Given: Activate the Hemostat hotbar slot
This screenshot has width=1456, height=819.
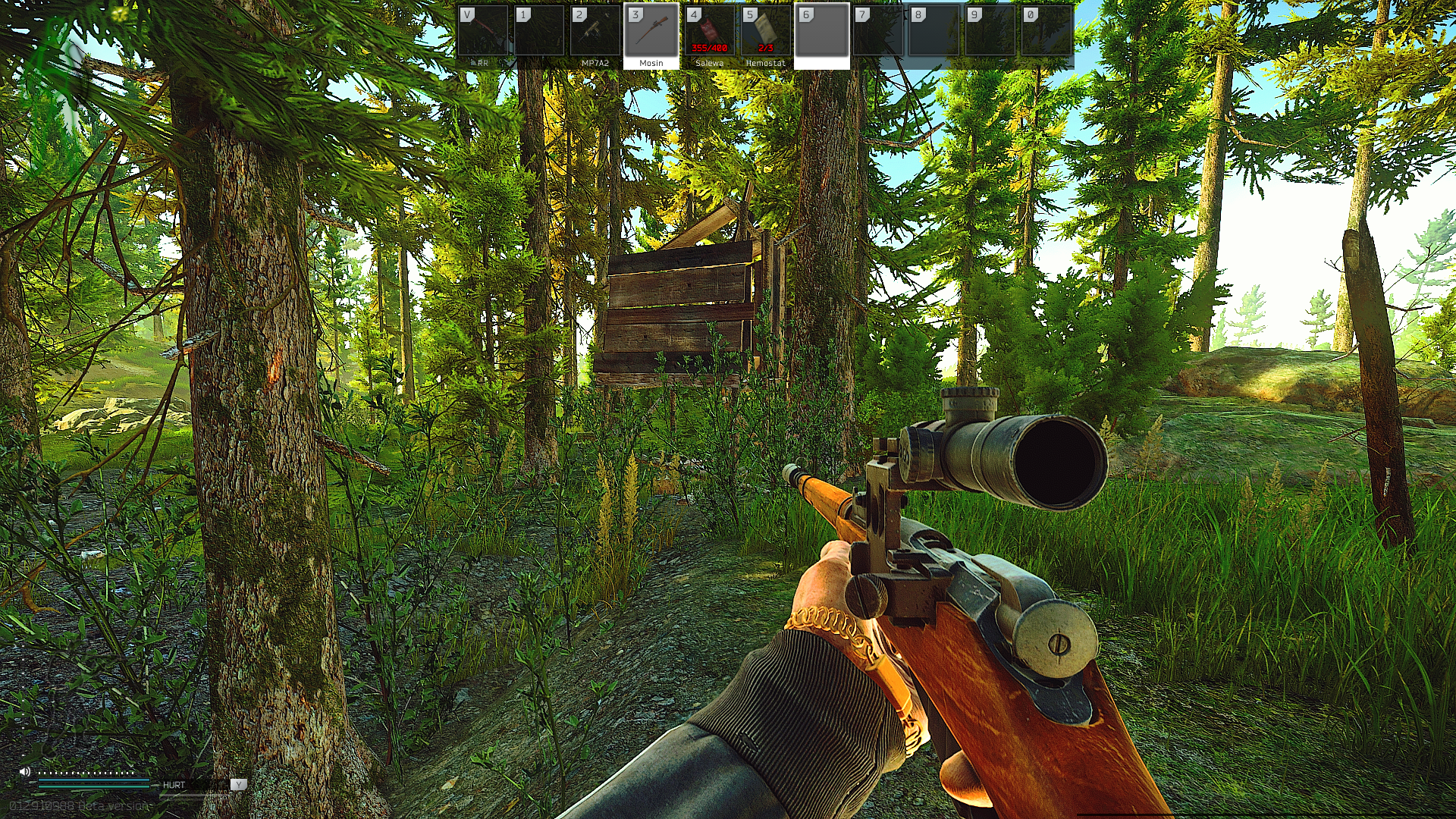Looking at the screenshot, I should point(764,34).
